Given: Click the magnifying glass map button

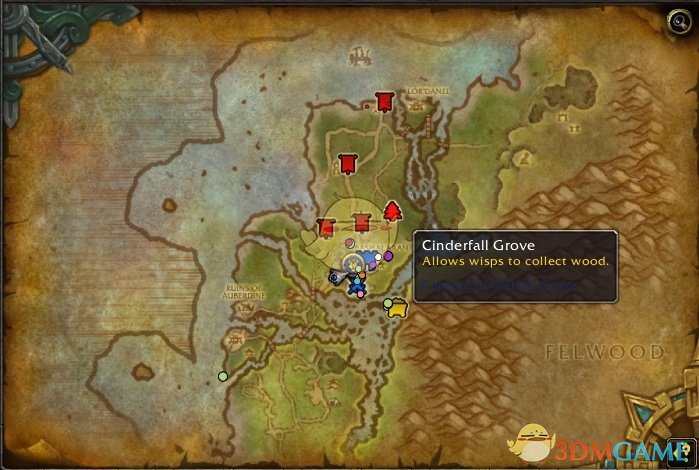Looking at the screenshot, I should click(679, 18).
